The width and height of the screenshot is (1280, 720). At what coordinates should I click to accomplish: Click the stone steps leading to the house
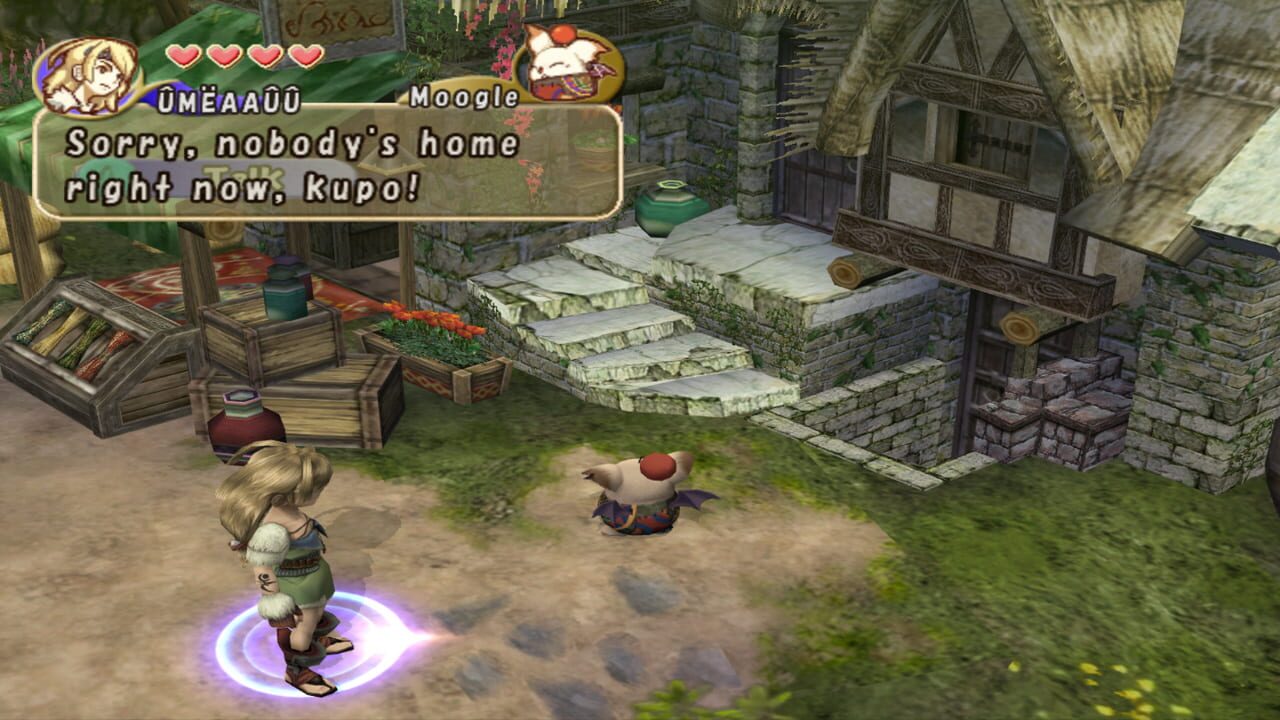(x=620, y=330)
